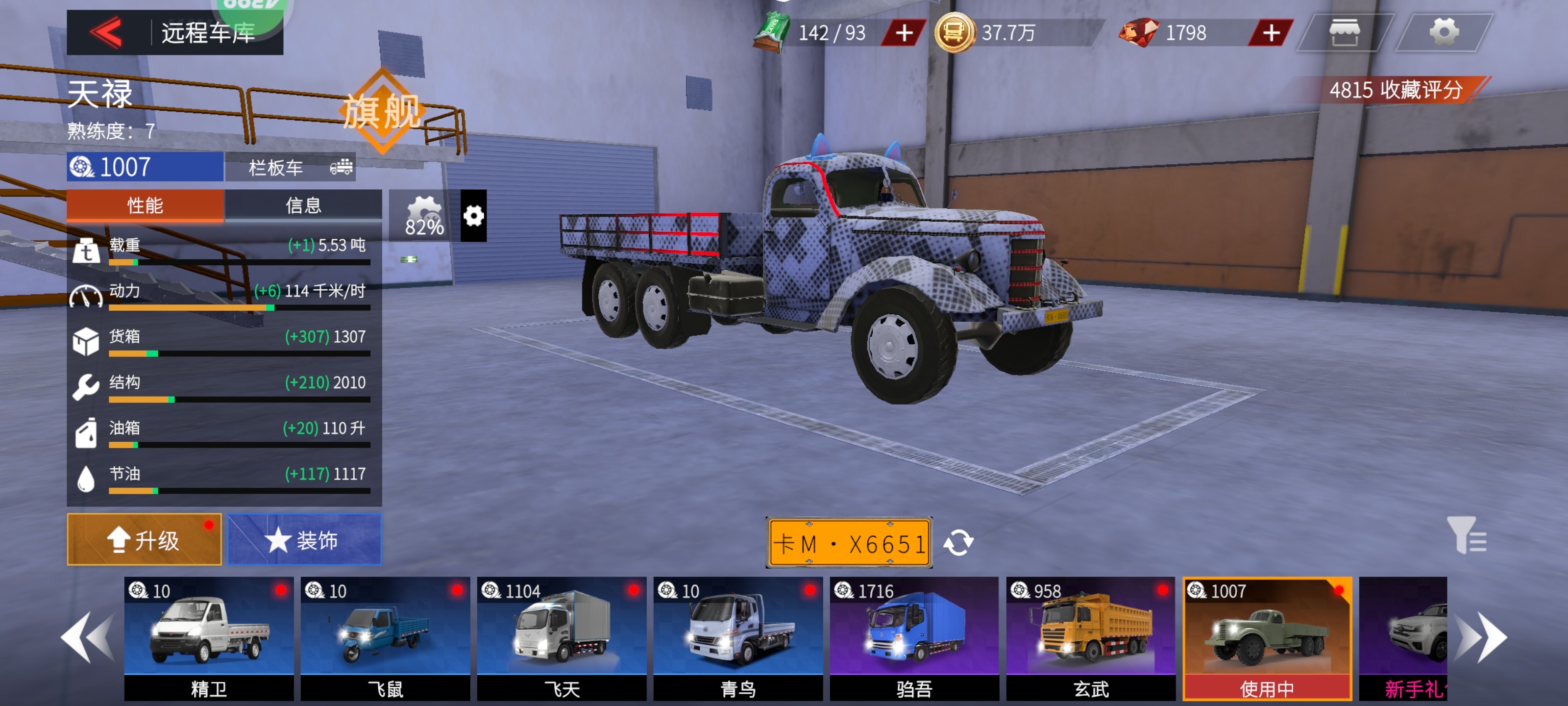Click the black gear button beside 82%

[x=473, y=216]
